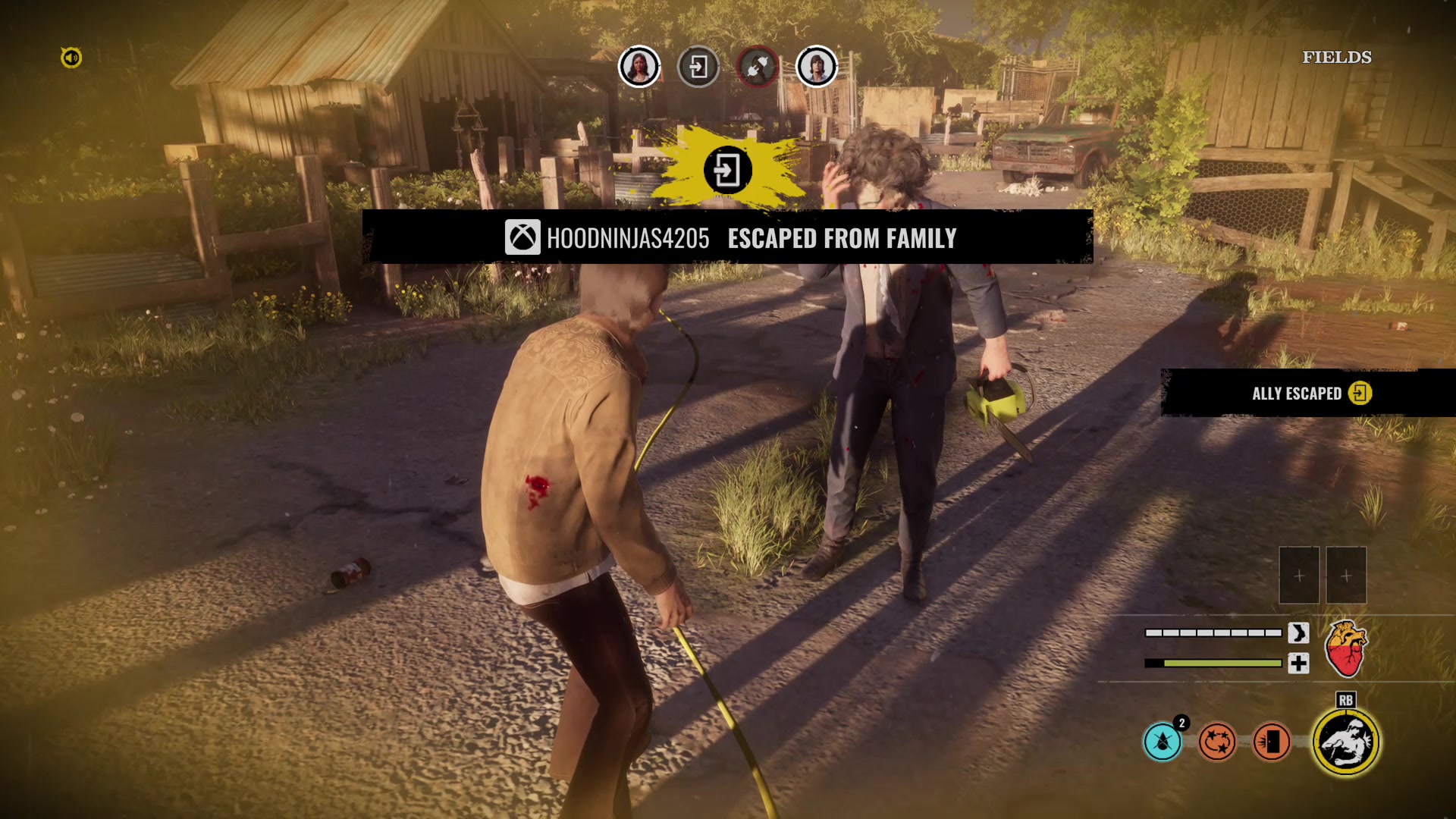The image size is (1456, 819).
Task: Click the anatomical heart health icon
Action: tap(1345, 648)
